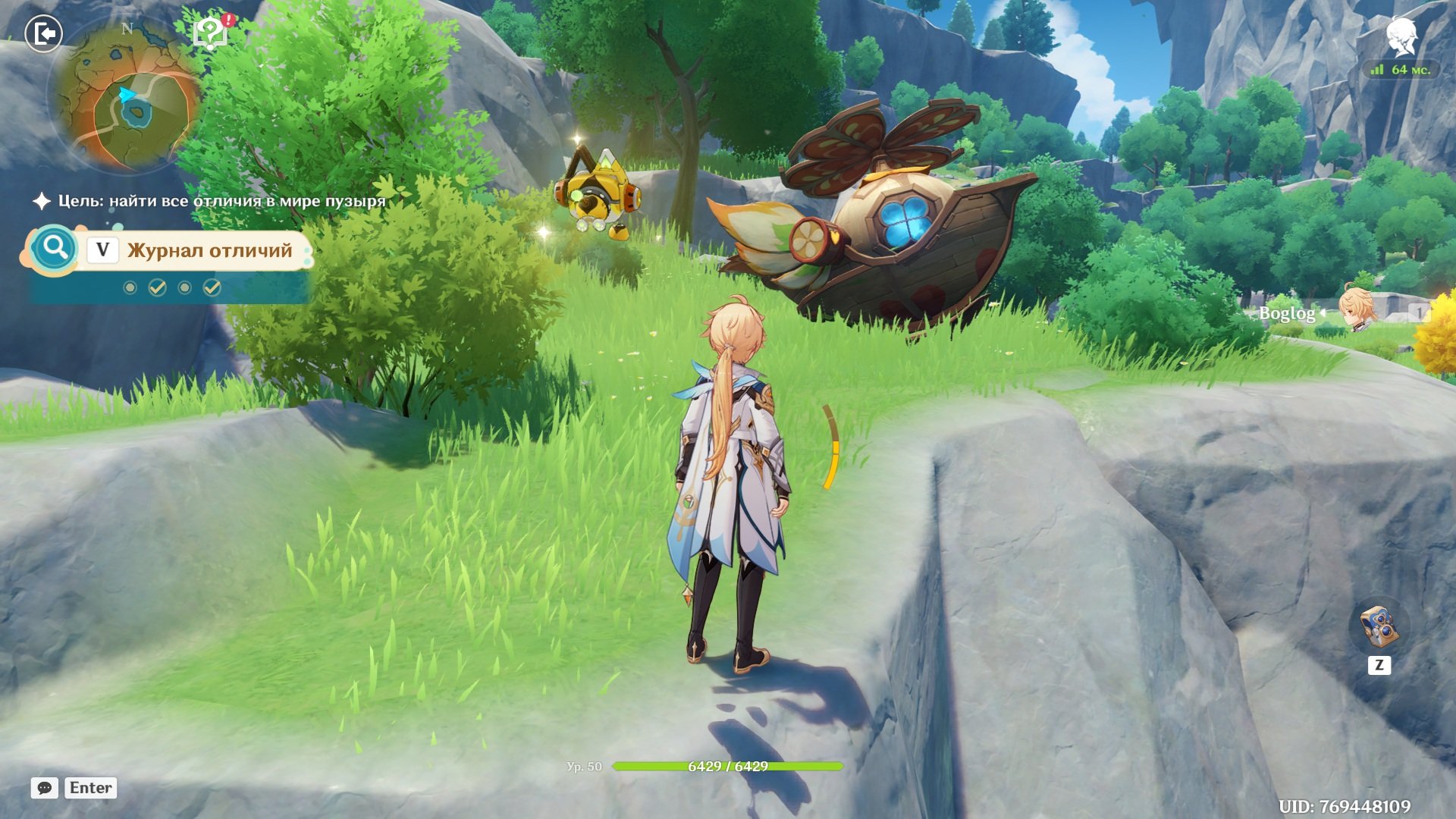
Task: Click the exit arrow icon
Action: click(x=44, y=34)
